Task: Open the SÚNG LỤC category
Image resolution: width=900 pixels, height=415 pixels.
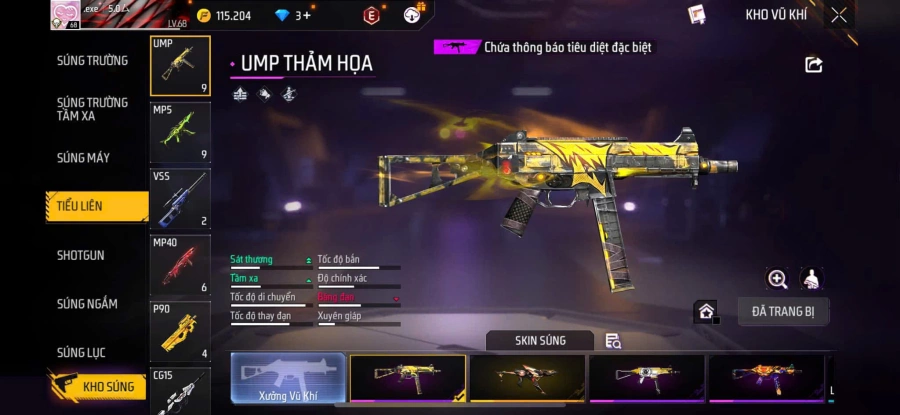Action: (81, 352)
